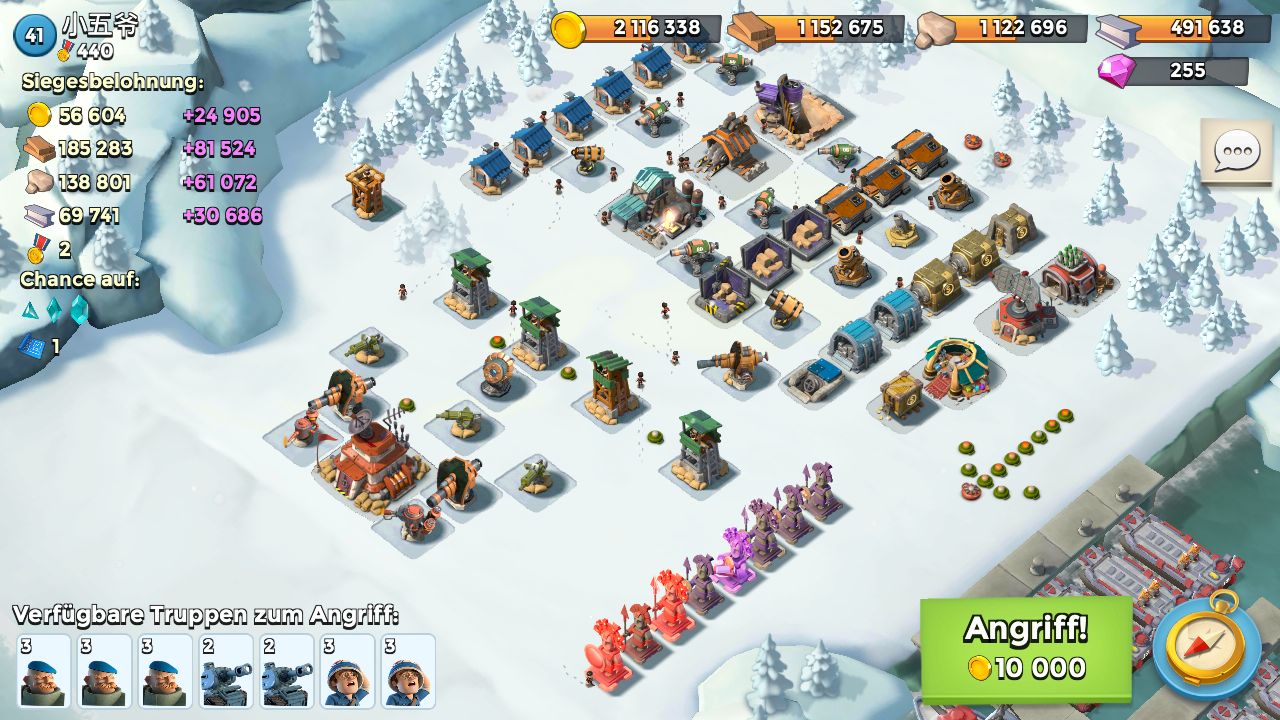
Task: Click the level 41 player badge
Action: [34, 36]
